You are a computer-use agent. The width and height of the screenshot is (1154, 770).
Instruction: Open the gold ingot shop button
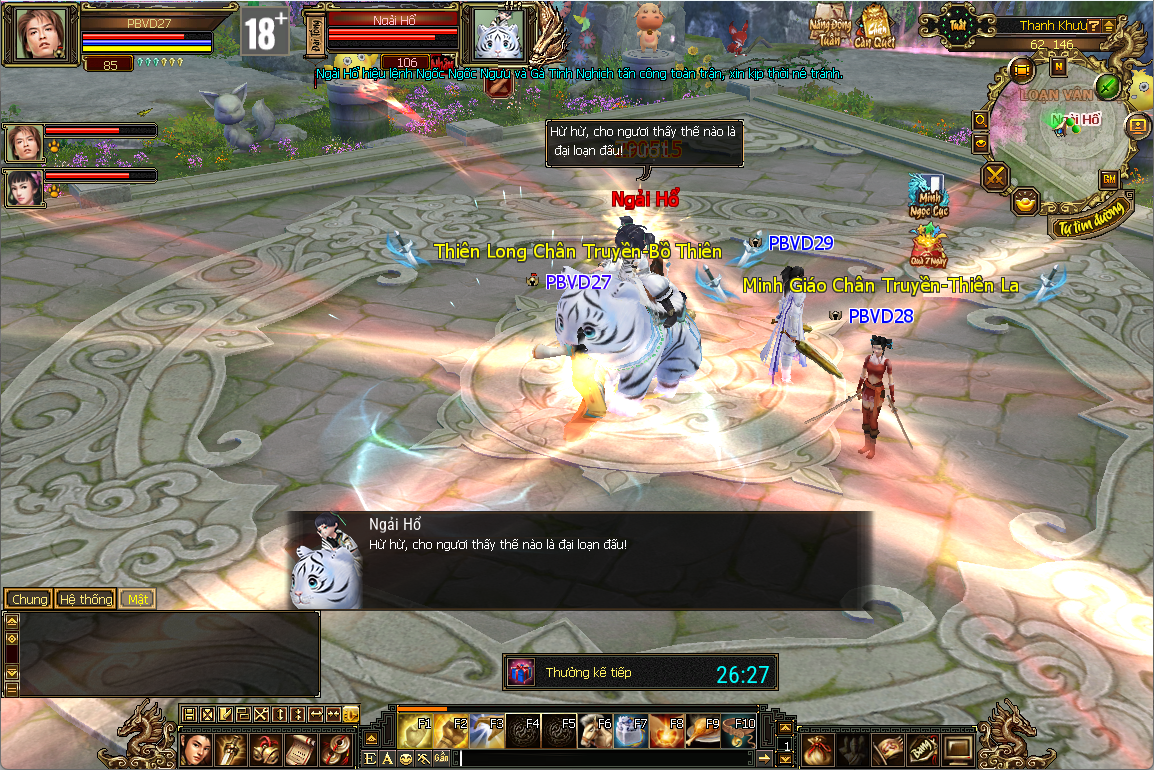(x=1026, y=201)
